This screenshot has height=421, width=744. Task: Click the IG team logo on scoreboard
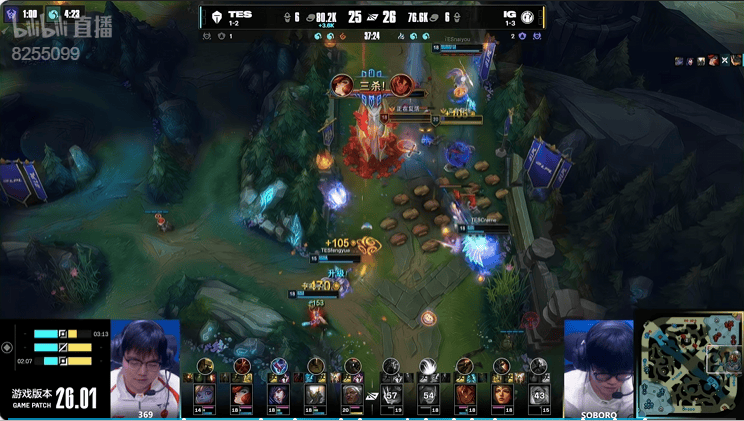click(527, 17)
